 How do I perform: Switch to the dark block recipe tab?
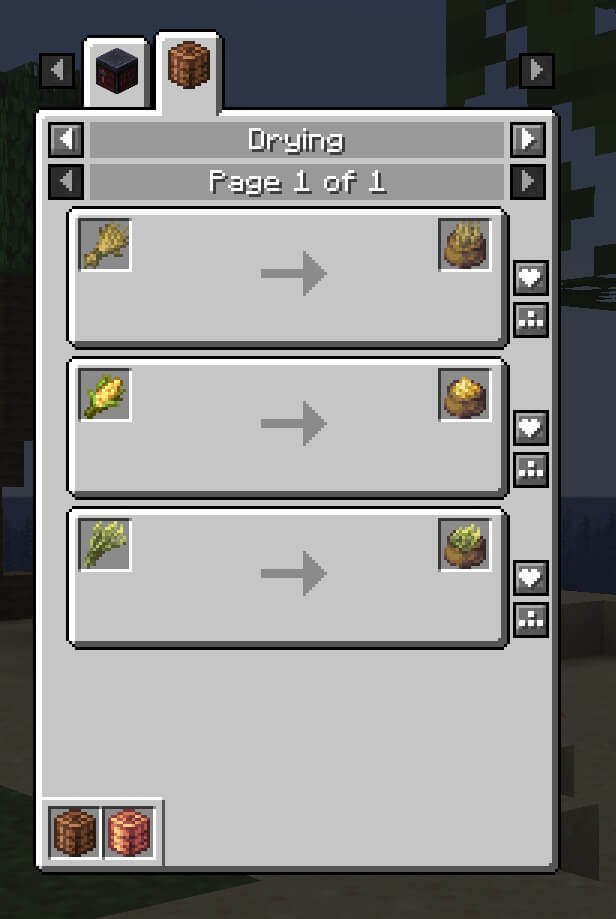coord(115,72)
